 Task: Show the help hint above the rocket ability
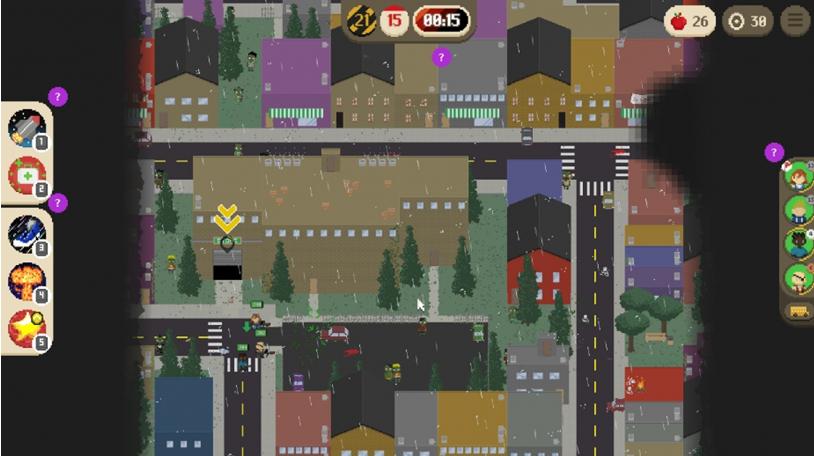tap(58, 97)
